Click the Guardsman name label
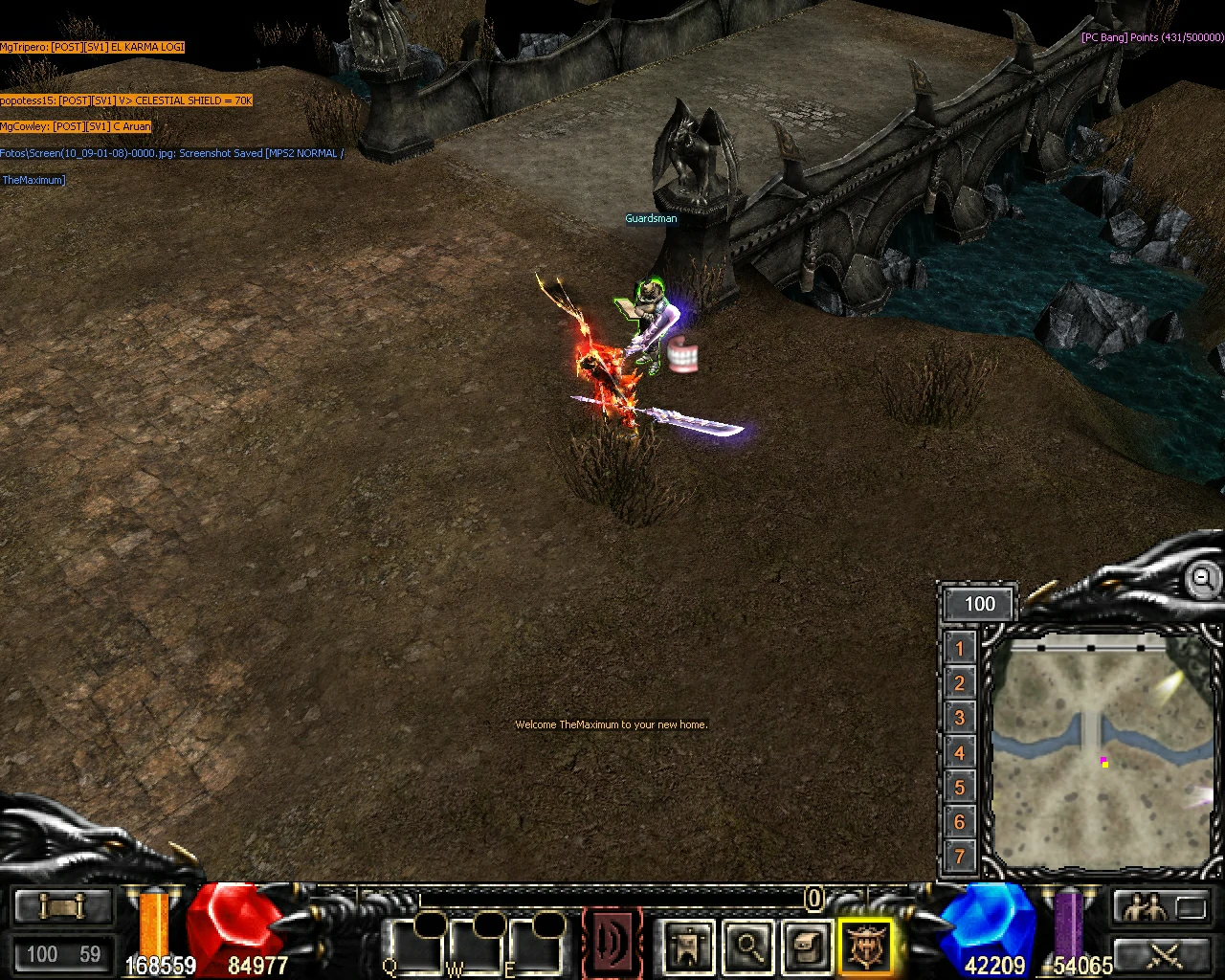1225x980 pixels. click(651, 218)
